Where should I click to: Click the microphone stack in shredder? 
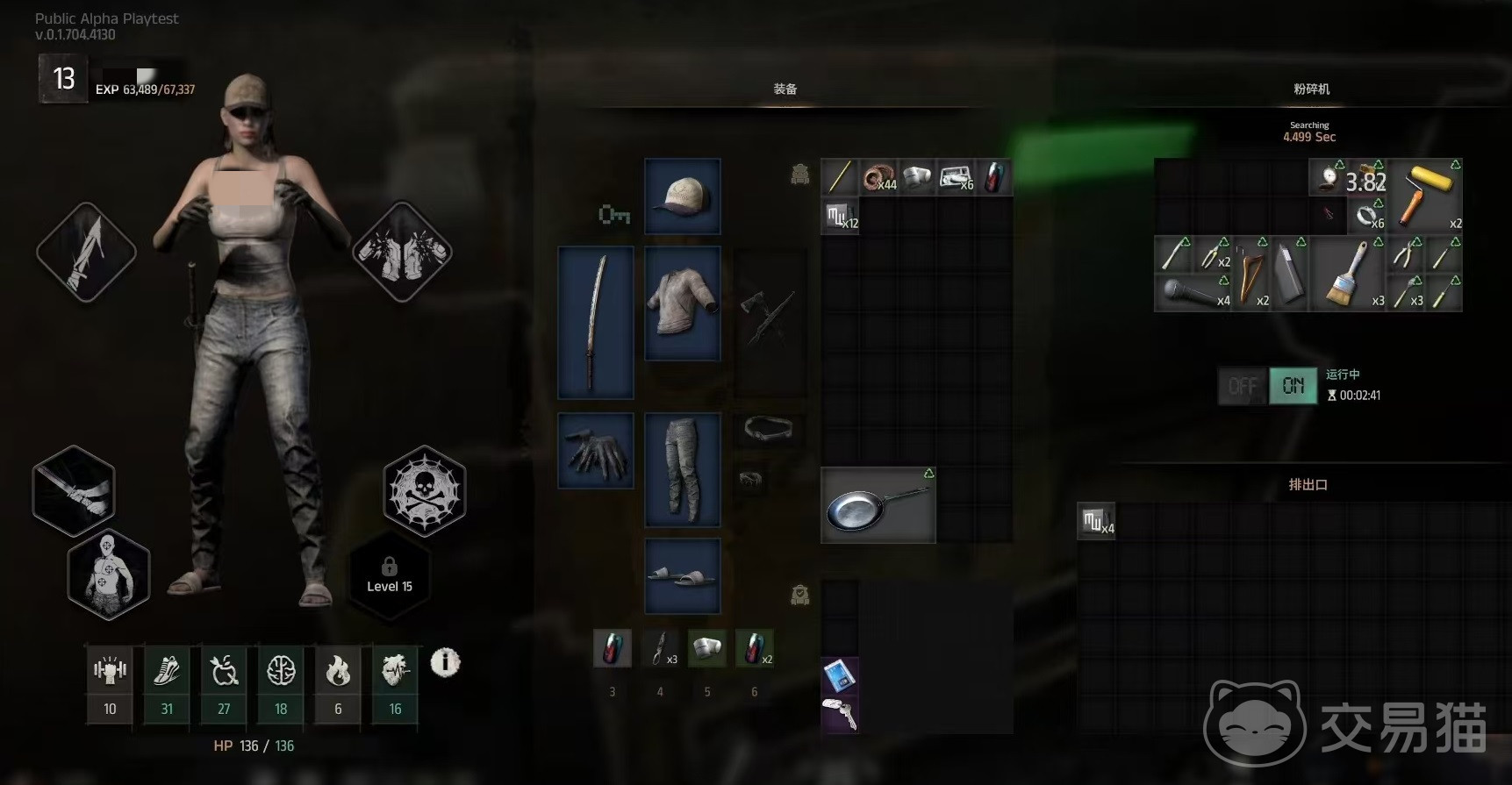[x=1193, y=293]
